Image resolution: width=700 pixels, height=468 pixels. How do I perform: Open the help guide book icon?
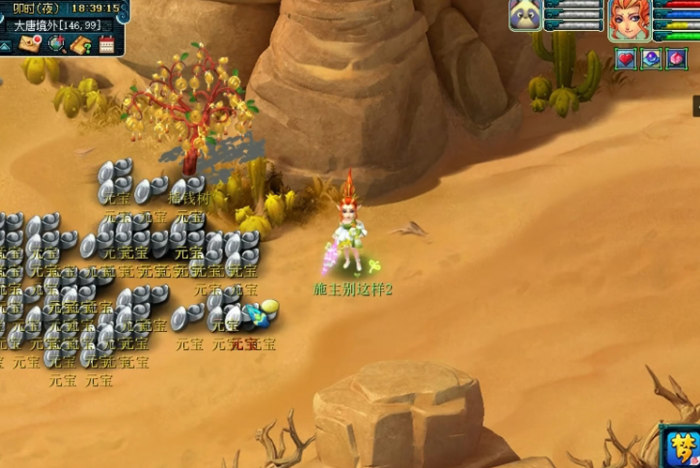coord(81,43)
